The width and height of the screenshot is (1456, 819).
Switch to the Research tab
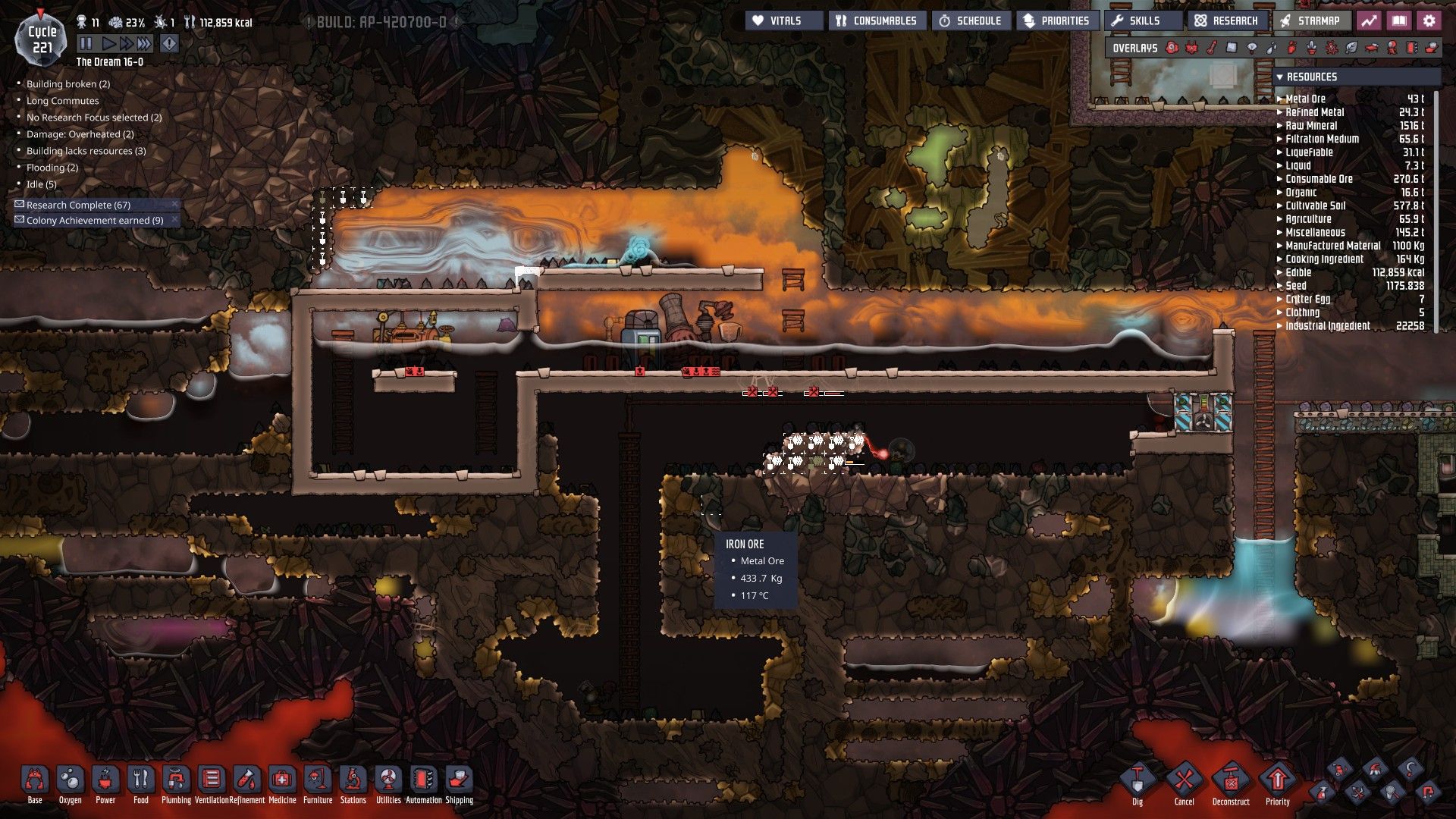1226,20
